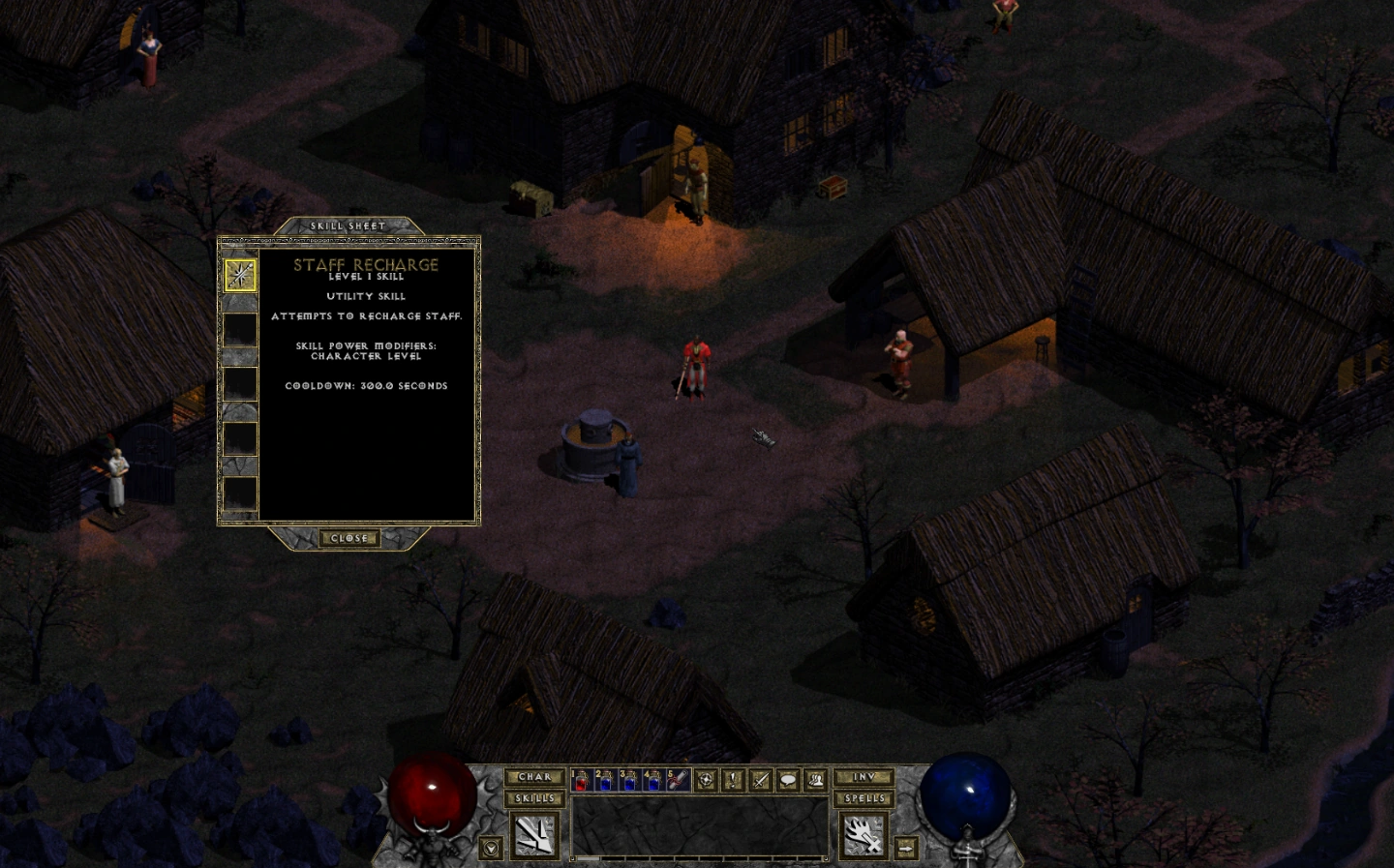The width and height of the screenshot is (1394, 868).
Task: Open the CHAR character sheet
Action: click(x=534, y=777)
